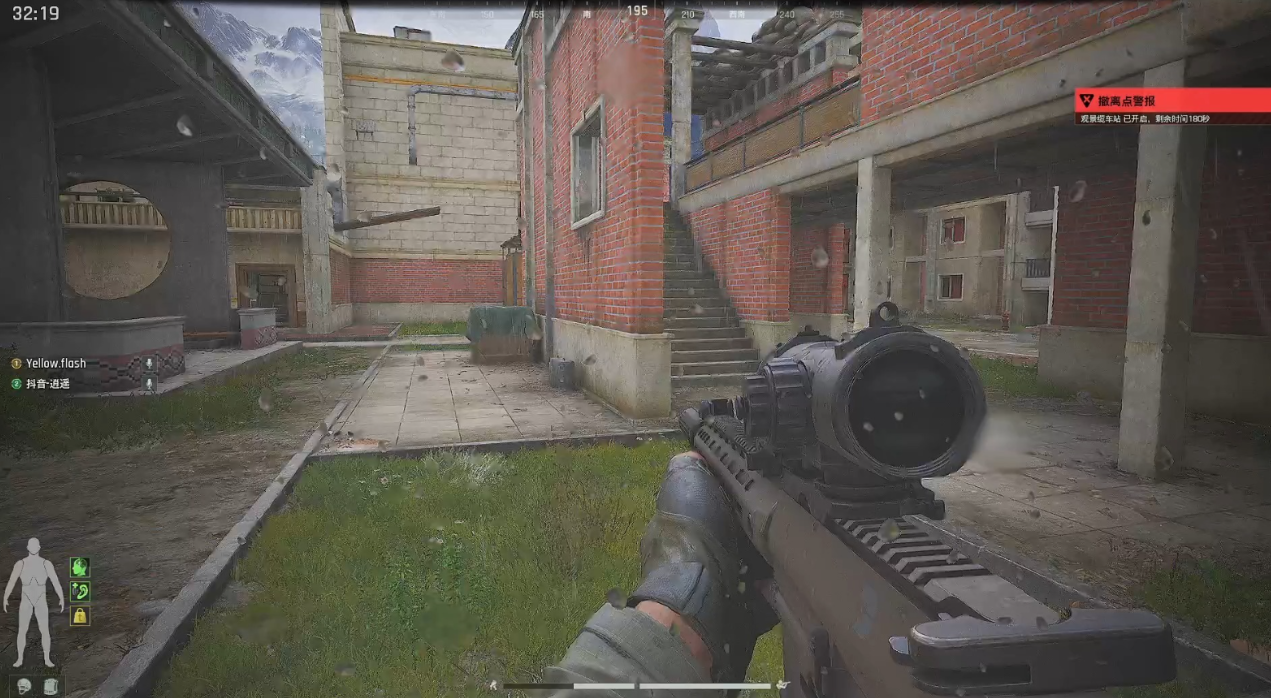Toggle the microphone icon beside 抖音-逍遥

pyautogui.click(x=149, y=383)
